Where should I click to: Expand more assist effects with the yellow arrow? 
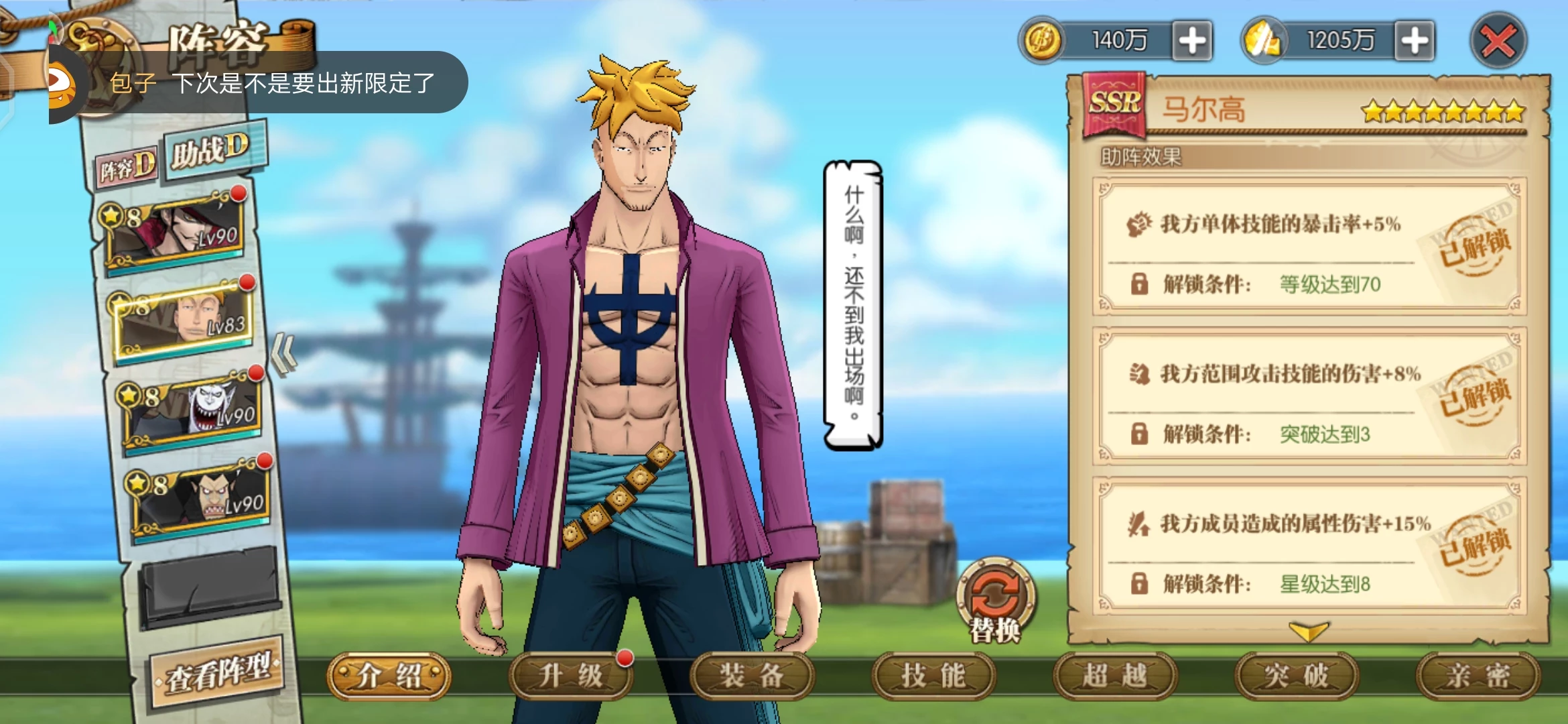point(1307,631)
